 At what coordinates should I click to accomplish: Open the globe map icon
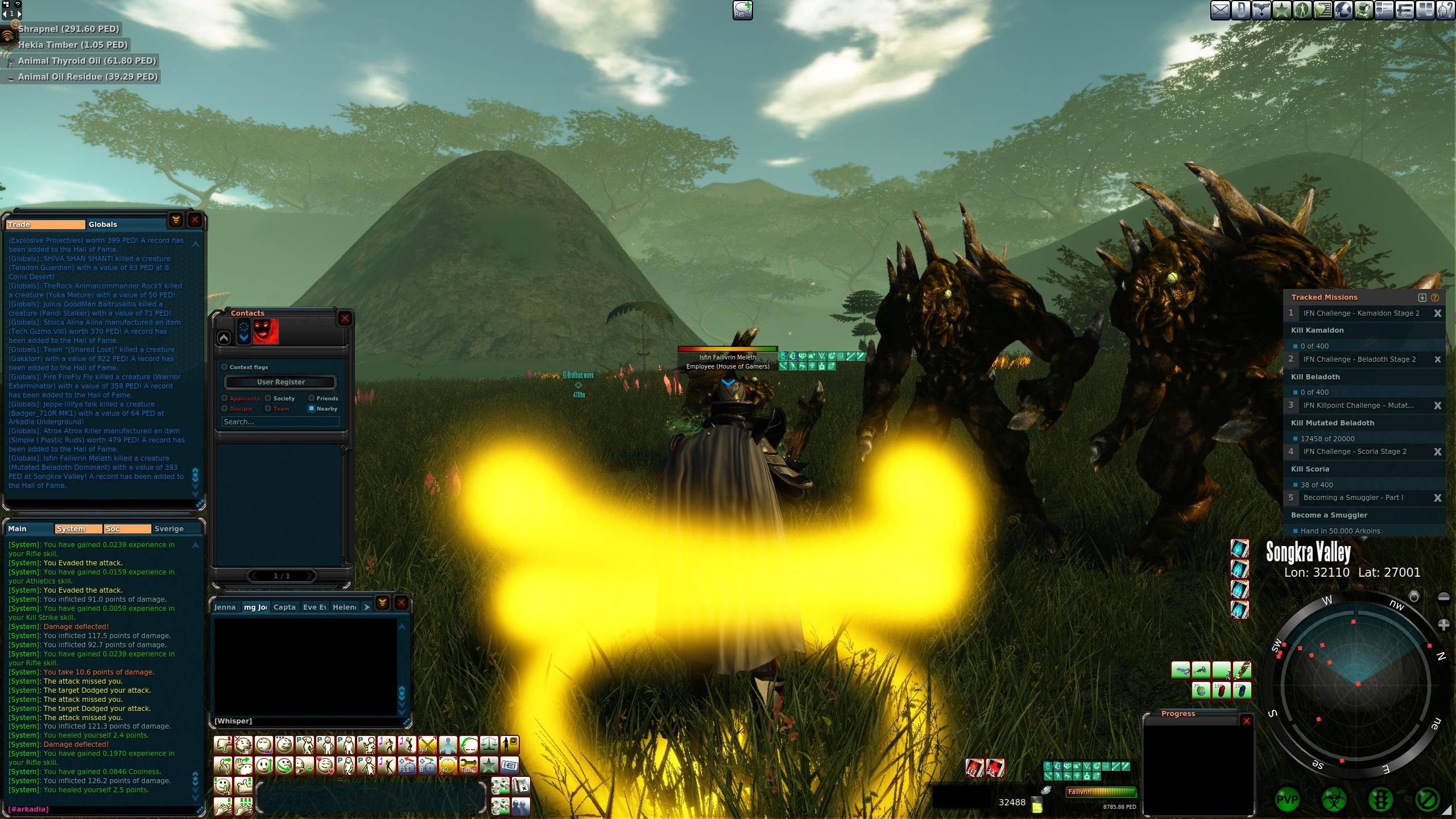[1343, 10]
